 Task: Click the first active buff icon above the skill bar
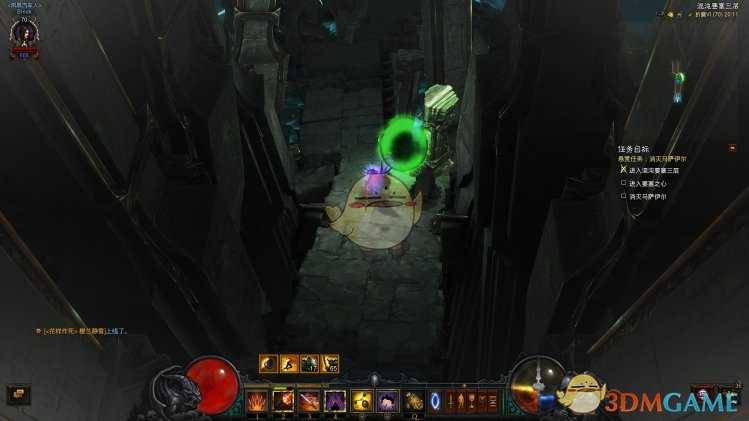coord(268,364)
